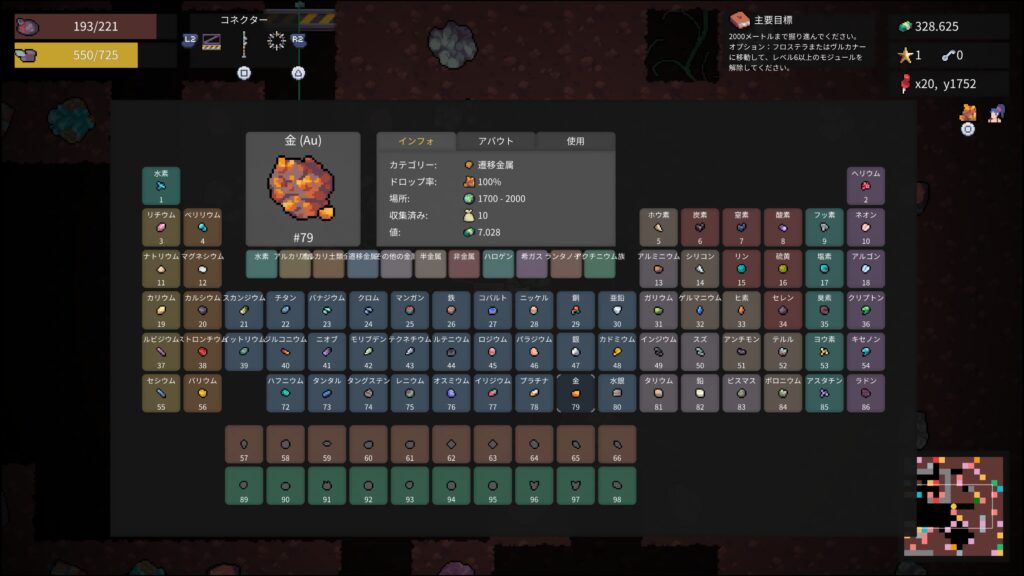Image resolution: width=1024 pixels, height=576 pixels.
Task: Select undiscovered element tile number 98
Action: [x=617, y=486]
